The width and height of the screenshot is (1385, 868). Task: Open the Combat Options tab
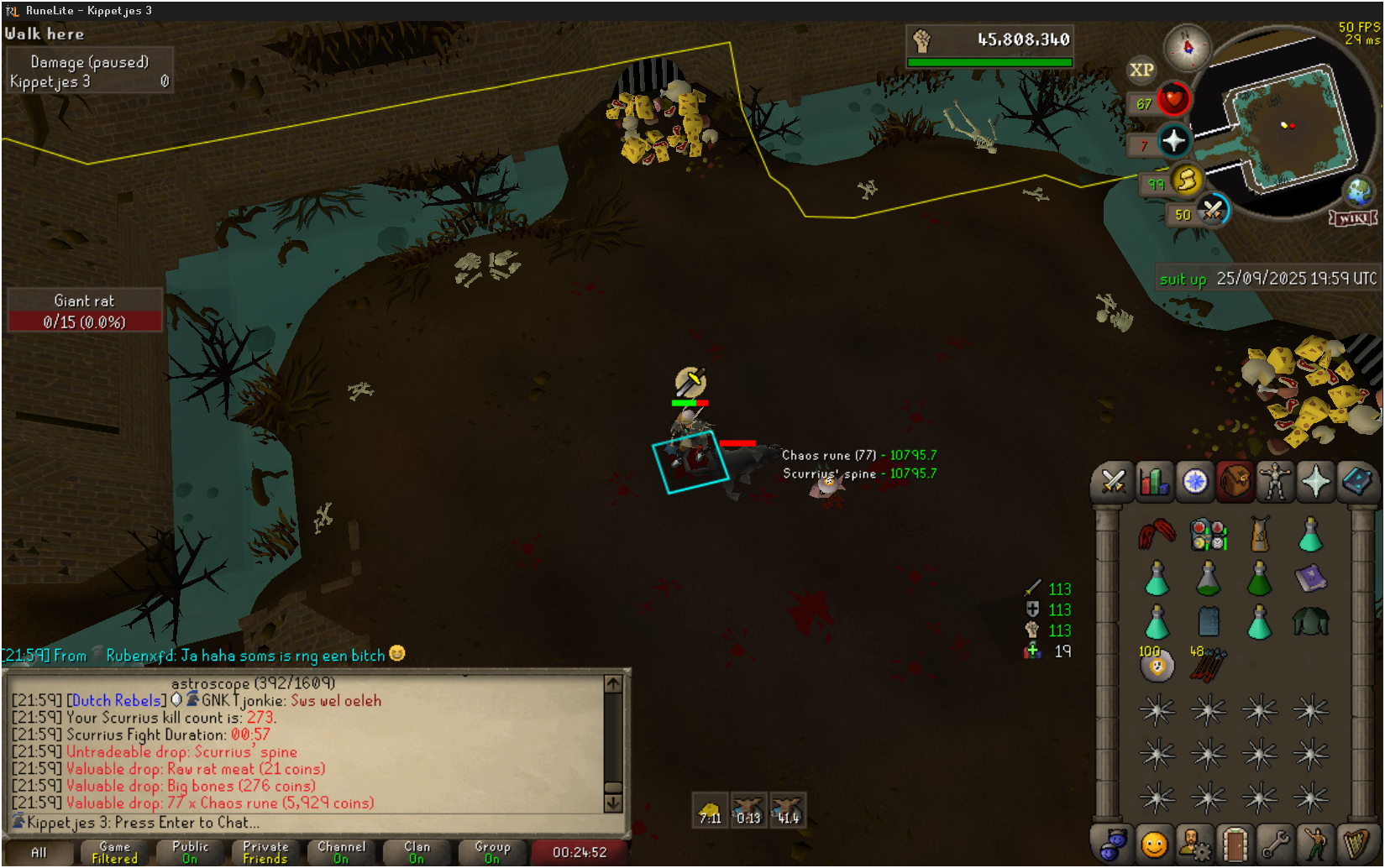click(1113, 483)
